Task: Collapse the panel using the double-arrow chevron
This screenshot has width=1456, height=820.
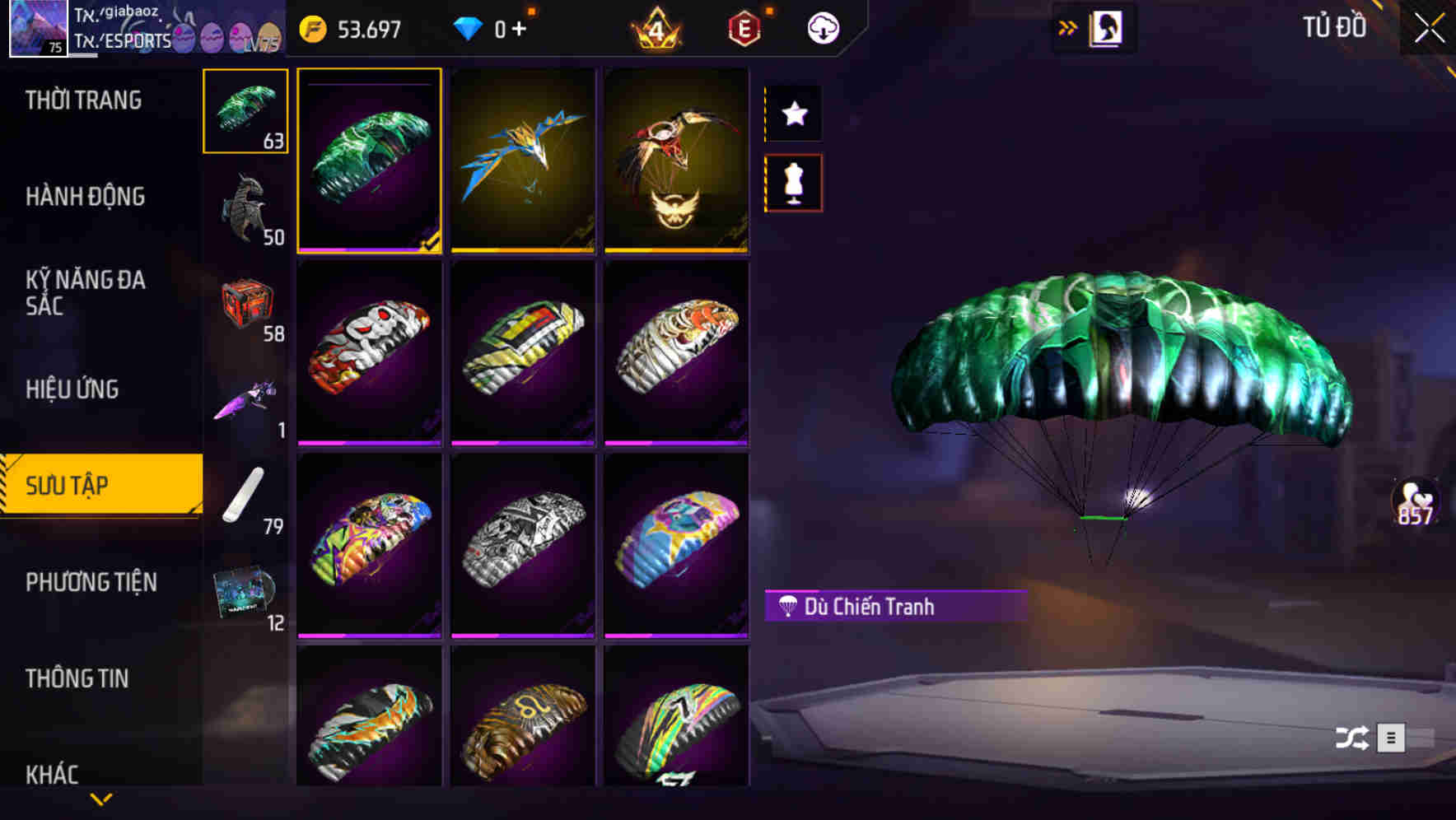Action: [x=1068, y=26]
